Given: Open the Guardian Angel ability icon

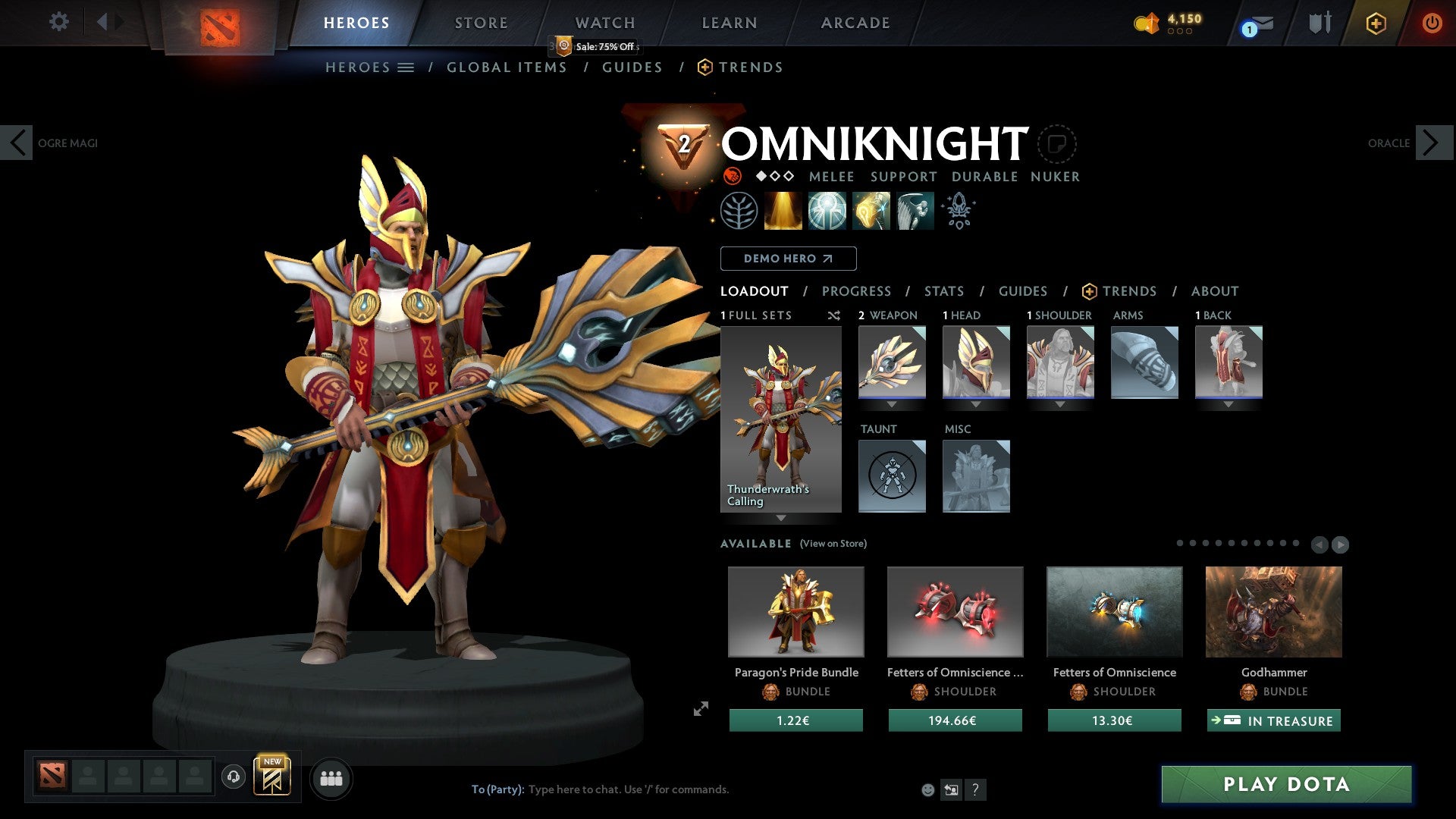Looking at the screenshot, I should coord(914,210).
